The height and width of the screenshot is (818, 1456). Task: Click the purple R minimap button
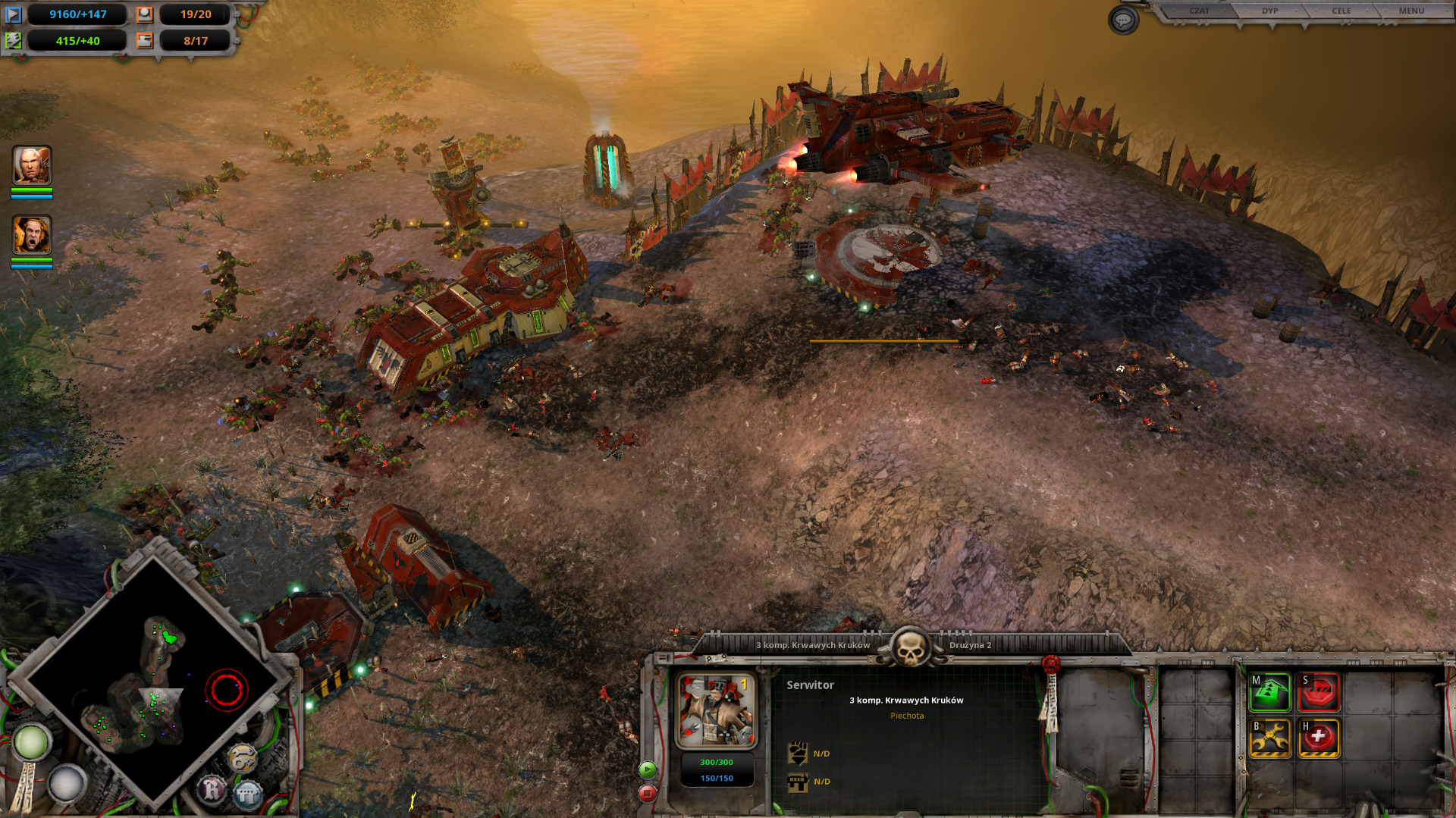[x=212, y=789]
